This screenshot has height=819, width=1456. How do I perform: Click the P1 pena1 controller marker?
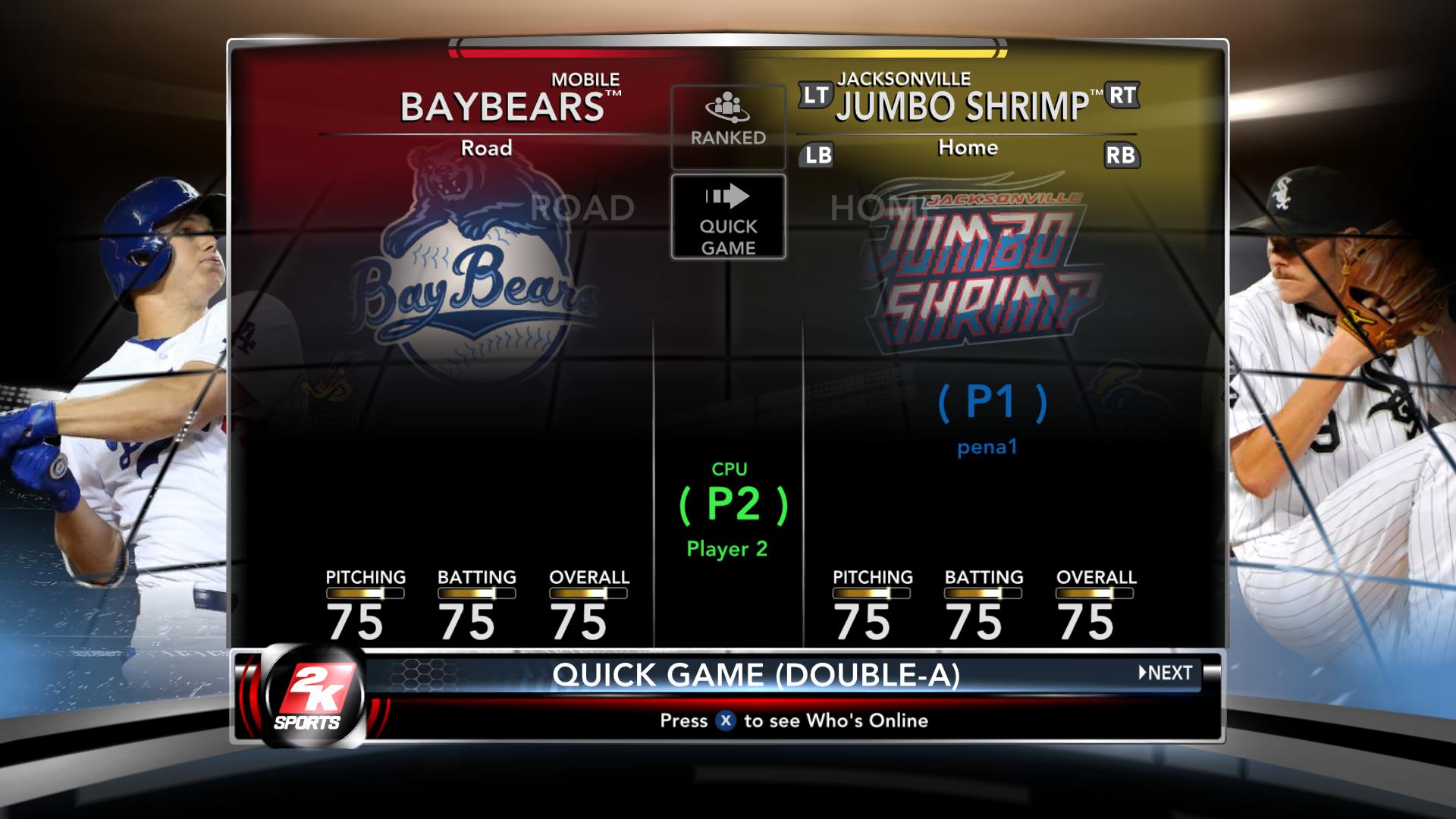point(992,416)
